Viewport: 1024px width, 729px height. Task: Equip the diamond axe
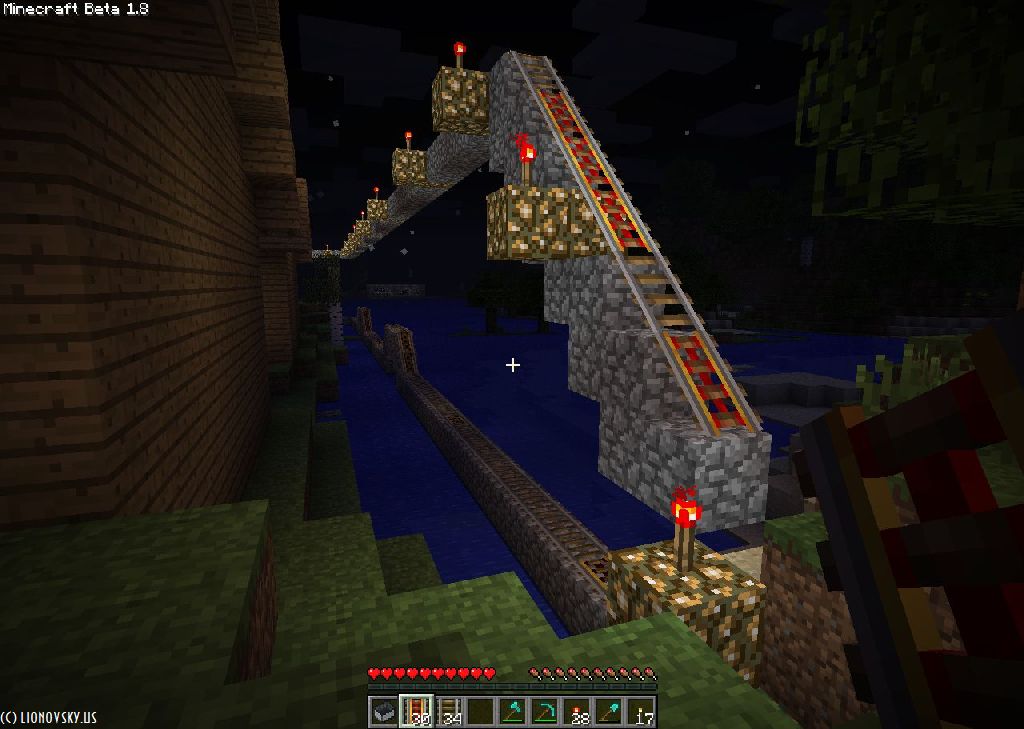[x=513, y=712]
